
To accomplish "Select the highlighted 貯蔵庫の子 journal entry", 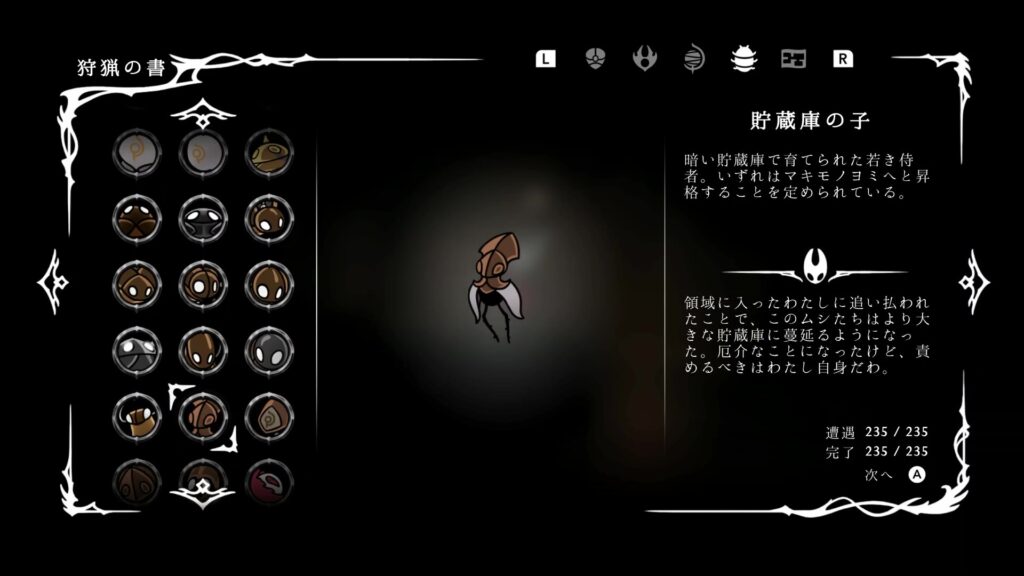I will [x=202, y=415].
